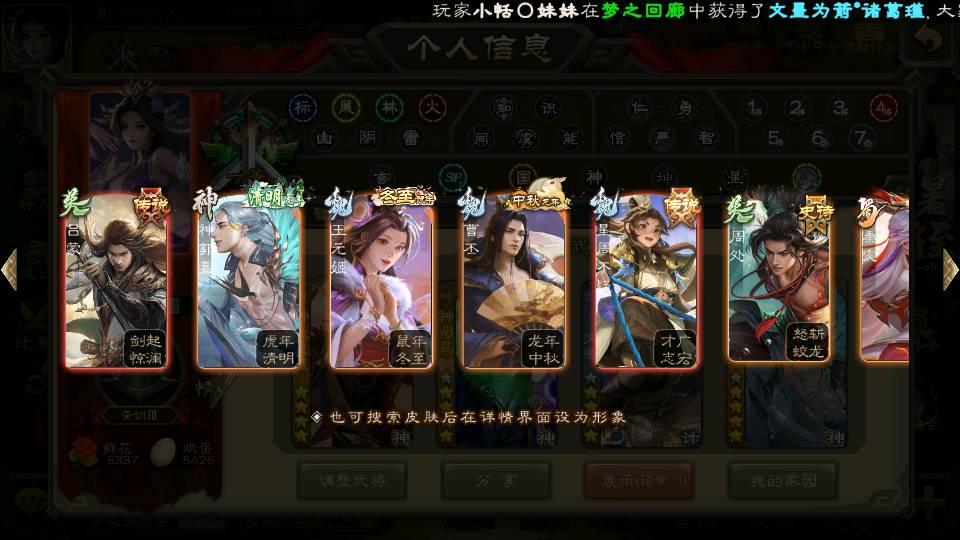Image resolution: width=960 pixels, height=540 pixels.
Task: Filter by the 标 pack icon
Action: (x=303, y=107)
